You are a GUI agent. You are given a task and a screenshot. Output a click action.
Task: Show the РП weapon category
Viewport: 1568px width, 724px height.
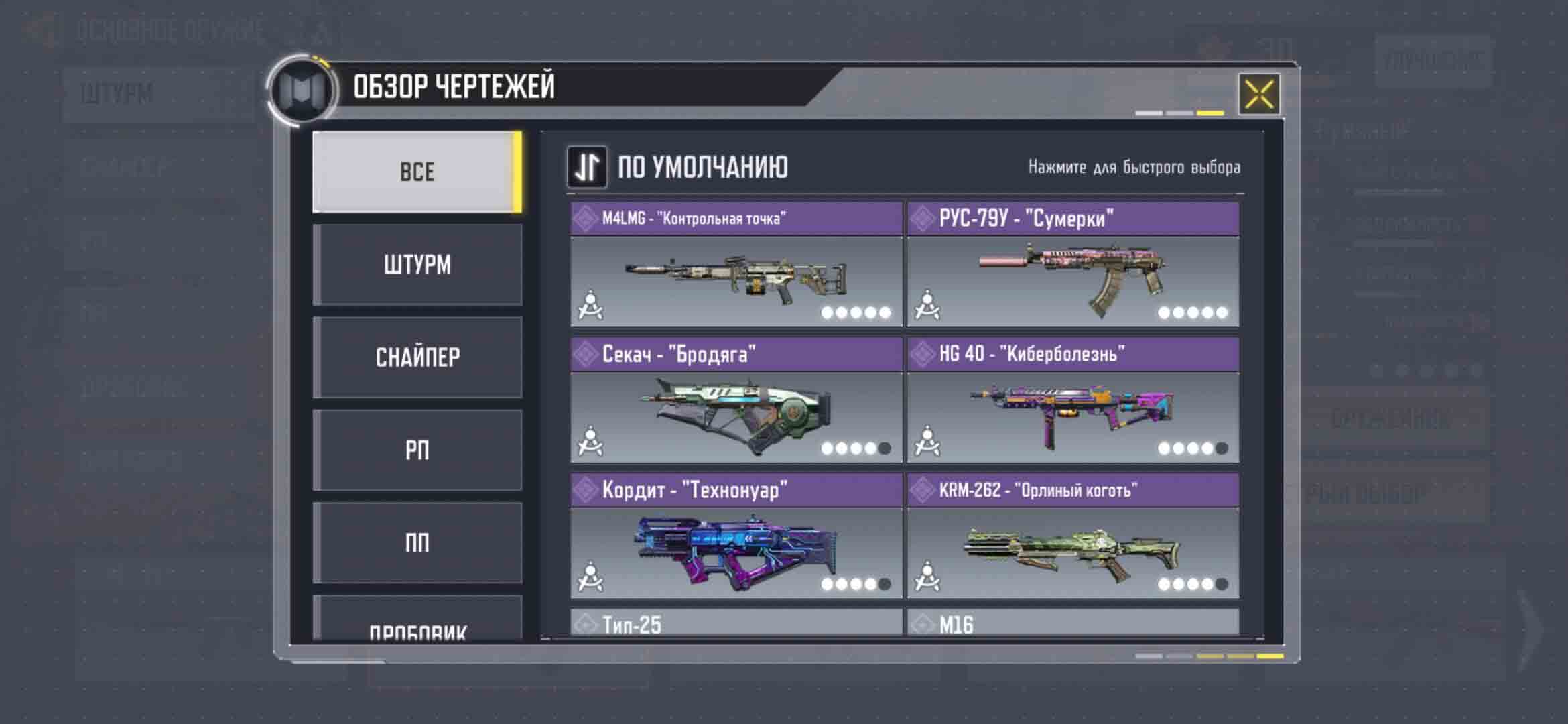point(417,450)
